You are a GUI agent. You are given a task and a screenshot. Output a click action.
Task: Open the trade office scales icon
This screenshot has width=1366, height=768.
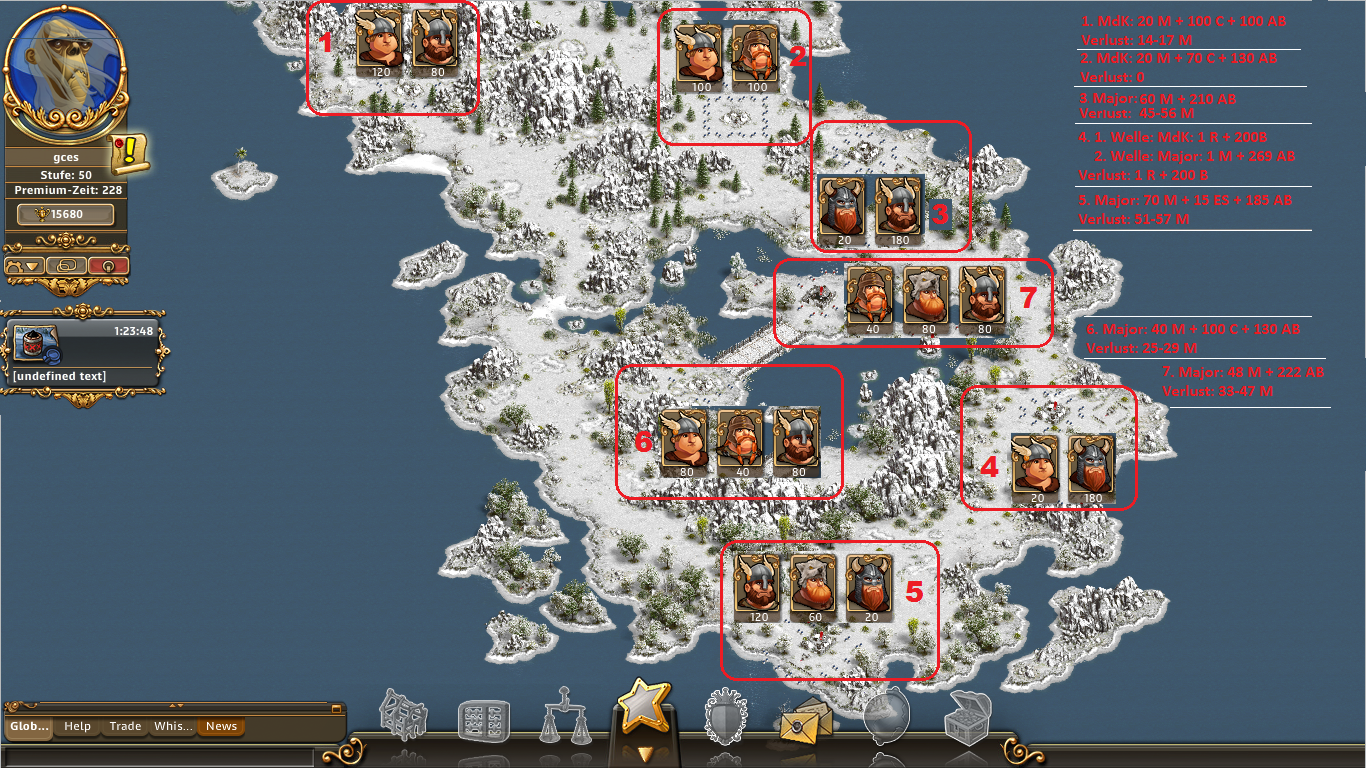click(x=565, y=717)
